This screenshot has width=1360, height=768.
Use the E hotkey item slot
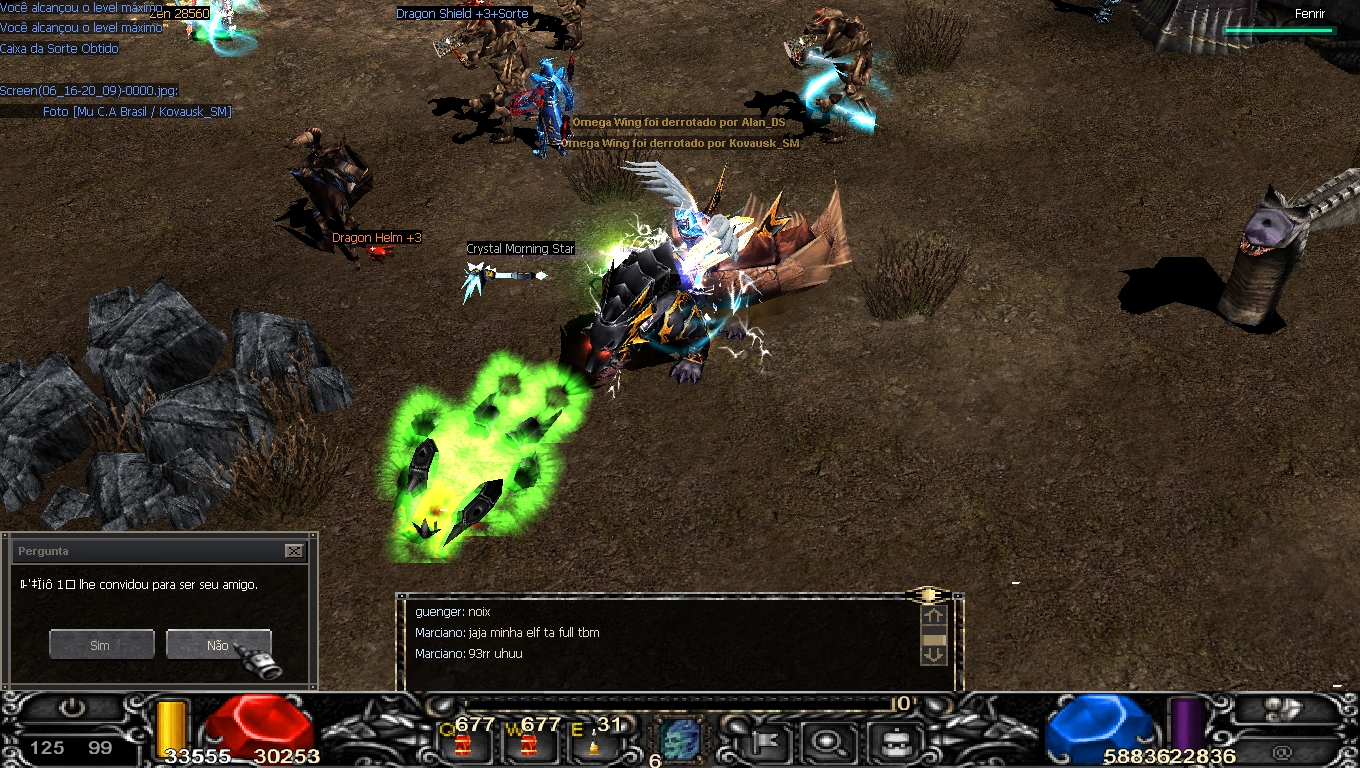[x=594, y=744]
